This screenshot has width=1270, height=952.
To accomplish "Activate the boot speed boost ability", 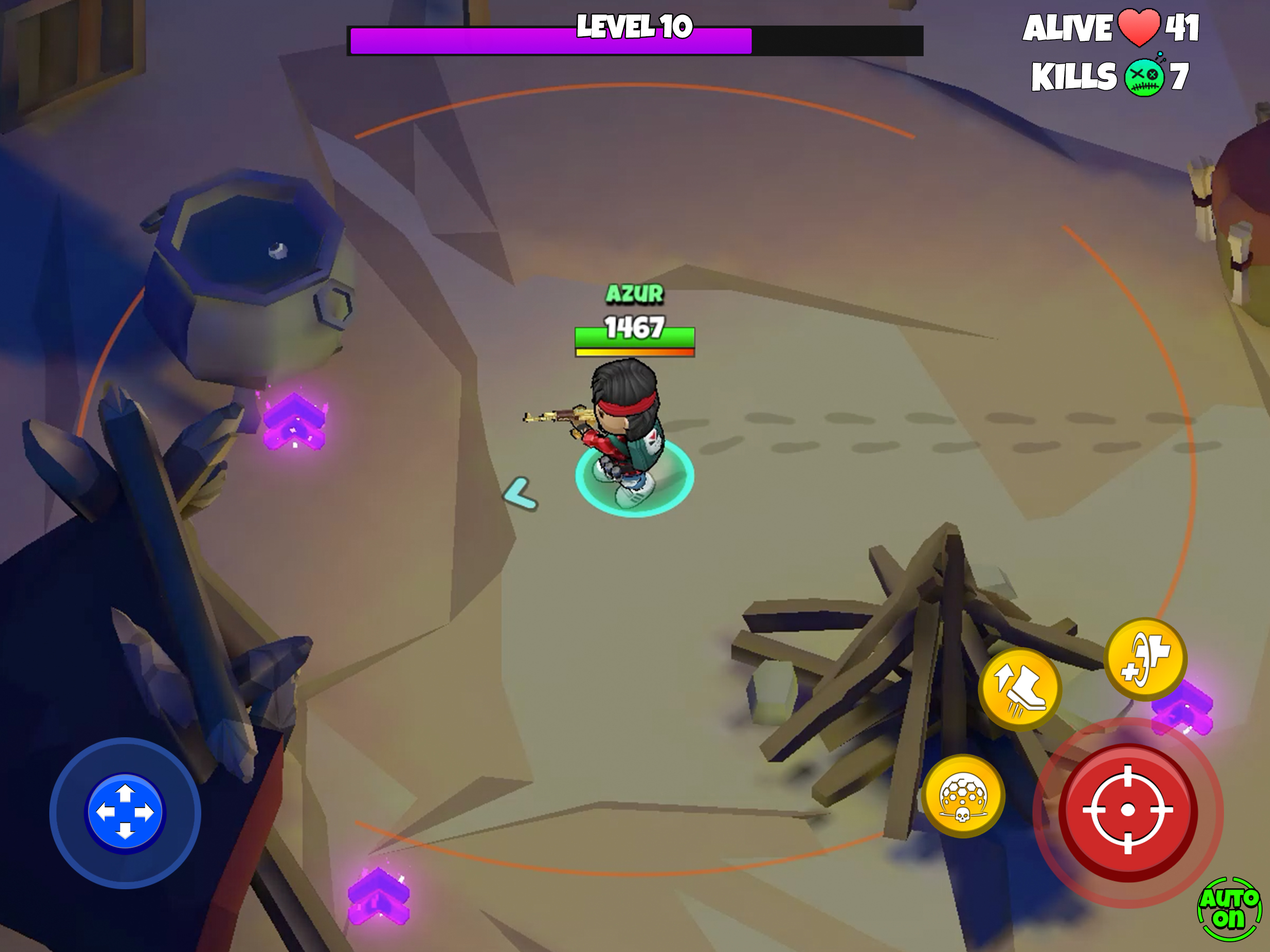I will 1020,688.
